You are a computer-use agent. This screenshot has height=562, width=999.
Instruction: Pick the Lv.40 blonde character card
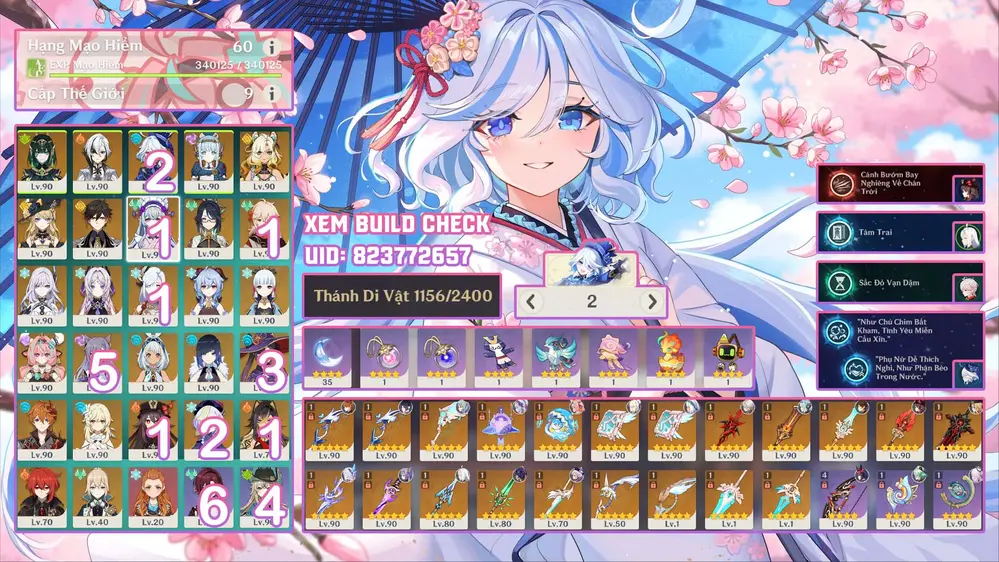tap(97, 494)
